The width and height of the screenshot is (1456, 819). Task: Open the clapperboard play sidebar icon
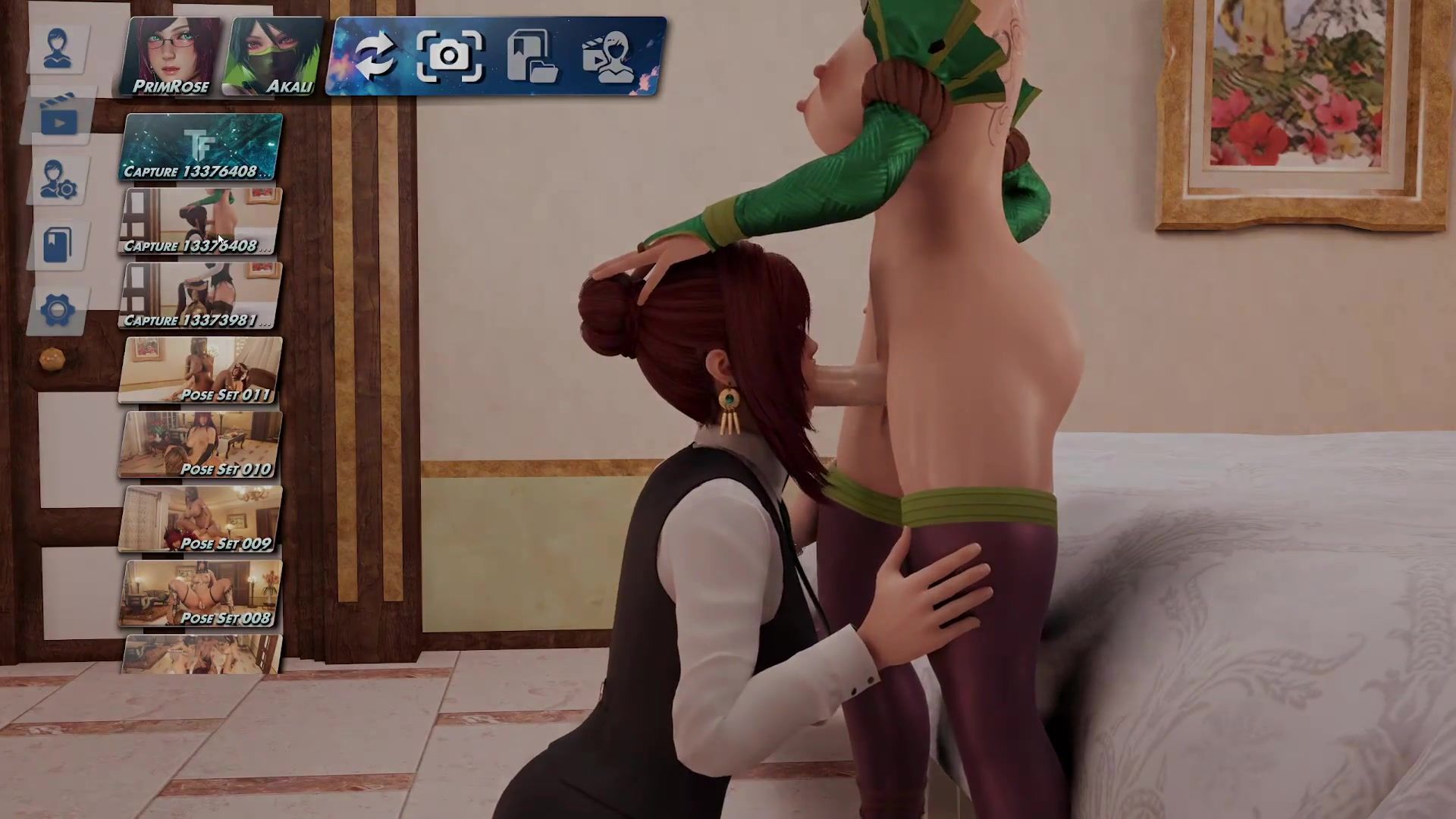58,115
